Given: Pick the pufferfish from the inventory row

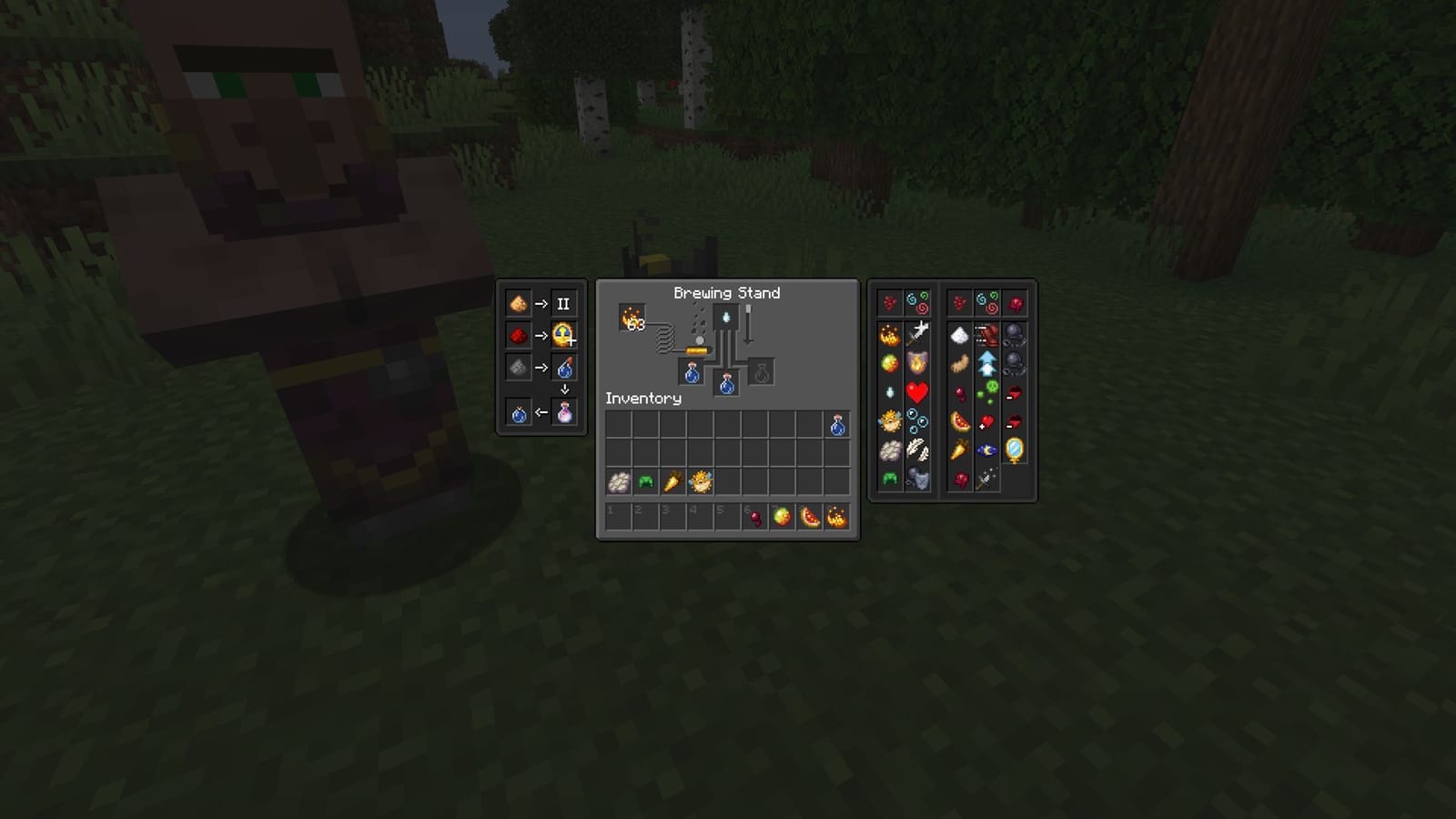Looking at the screenshot, I should tap(701, 482).
